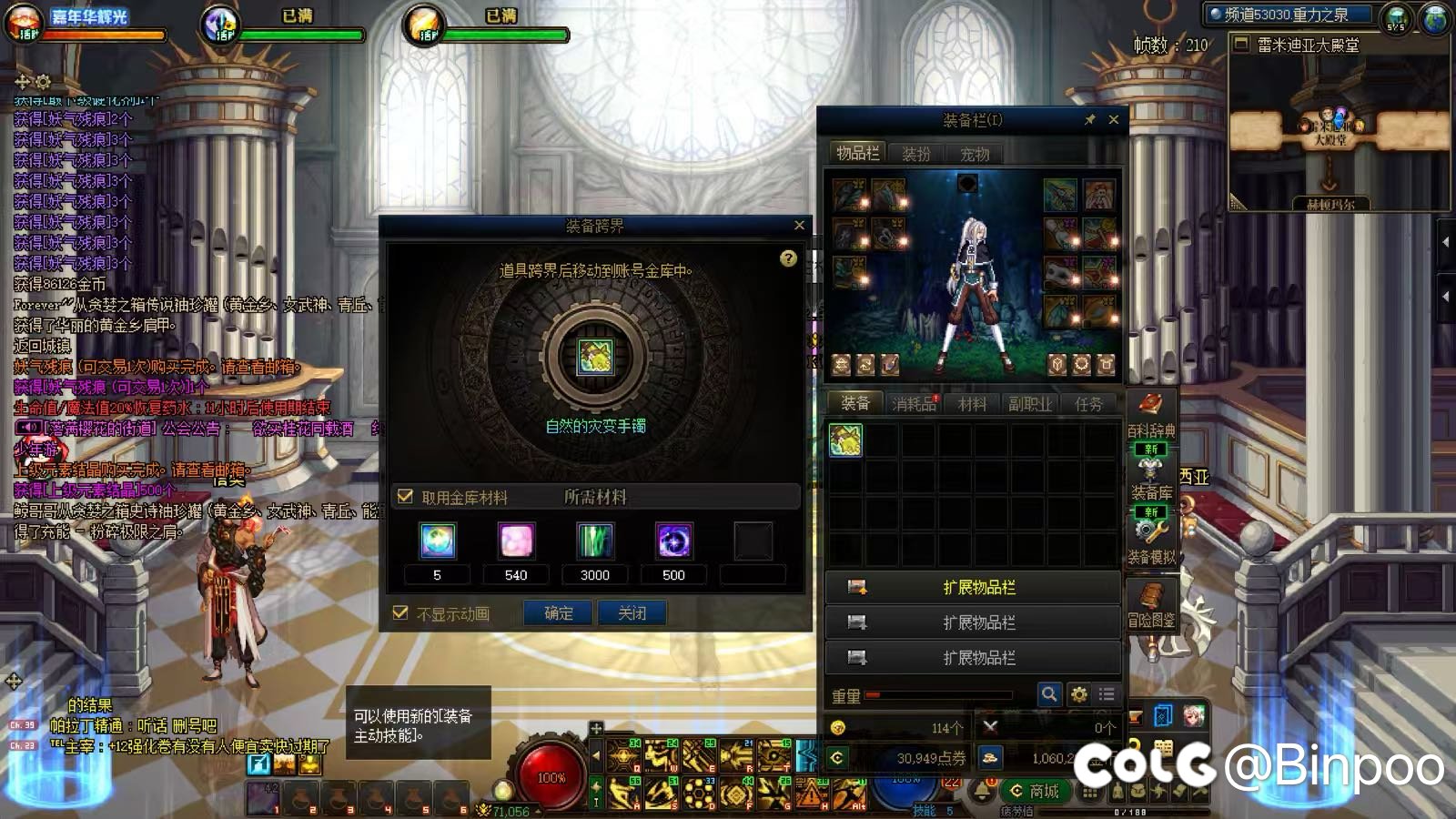The width and height of the screenshot is (1456, 819).
Task: Open the 任务 inventory tab
Action: [1087, 404]
